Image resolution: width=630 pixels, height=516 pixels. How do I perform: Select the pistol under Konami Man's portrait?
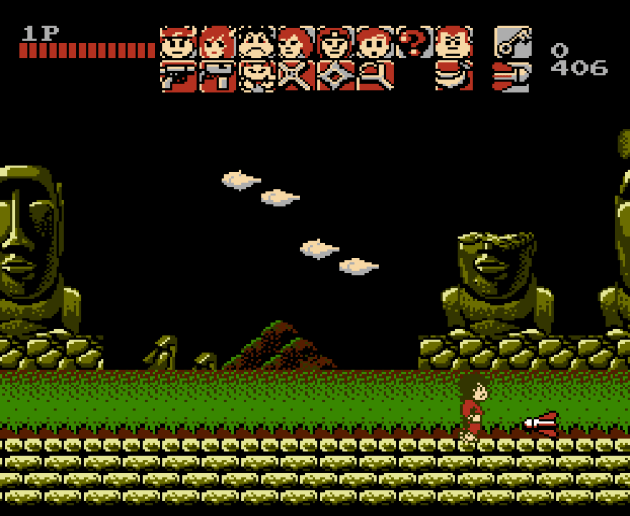(x=178, y=76)
